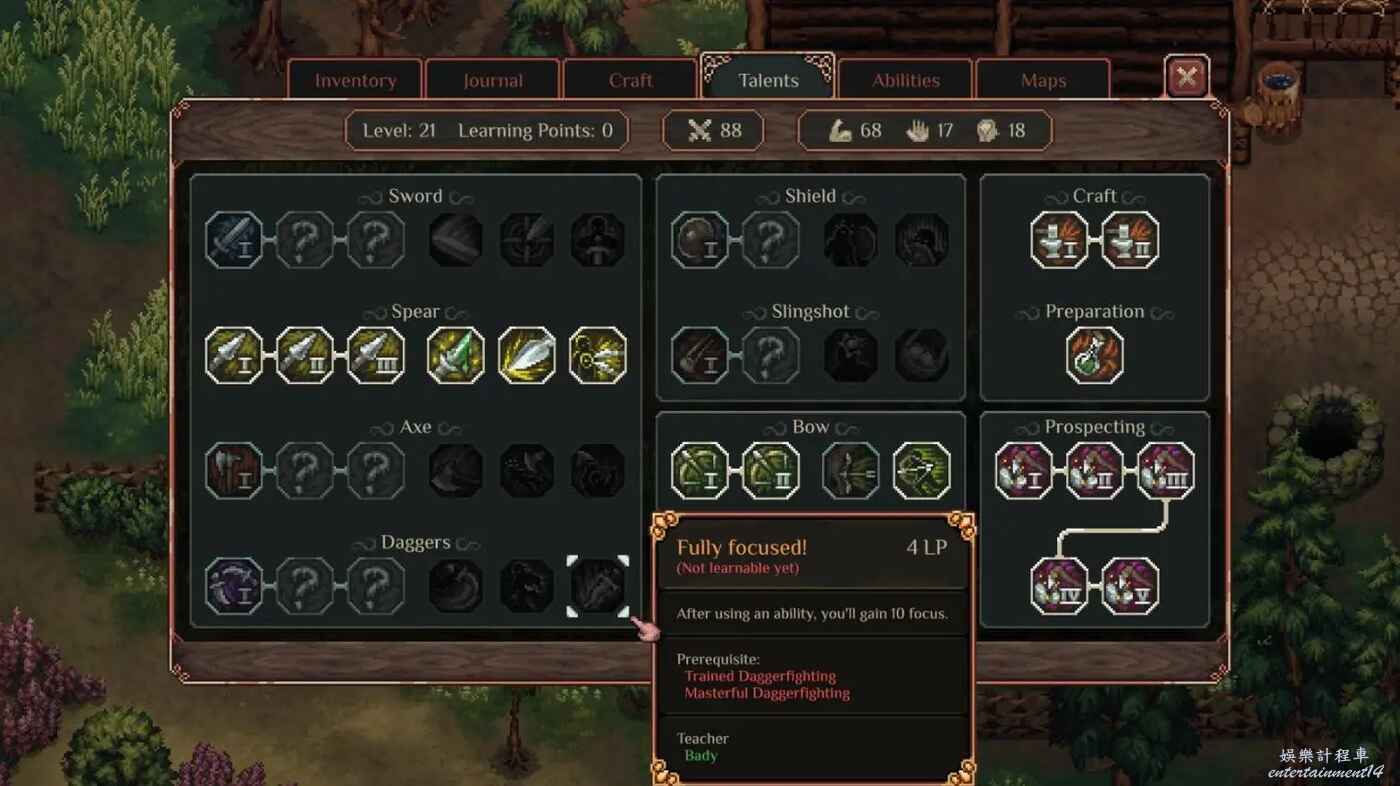1400x786 pixels.
Task: Select the Spear II talent
Action: [x=305, y=356]
